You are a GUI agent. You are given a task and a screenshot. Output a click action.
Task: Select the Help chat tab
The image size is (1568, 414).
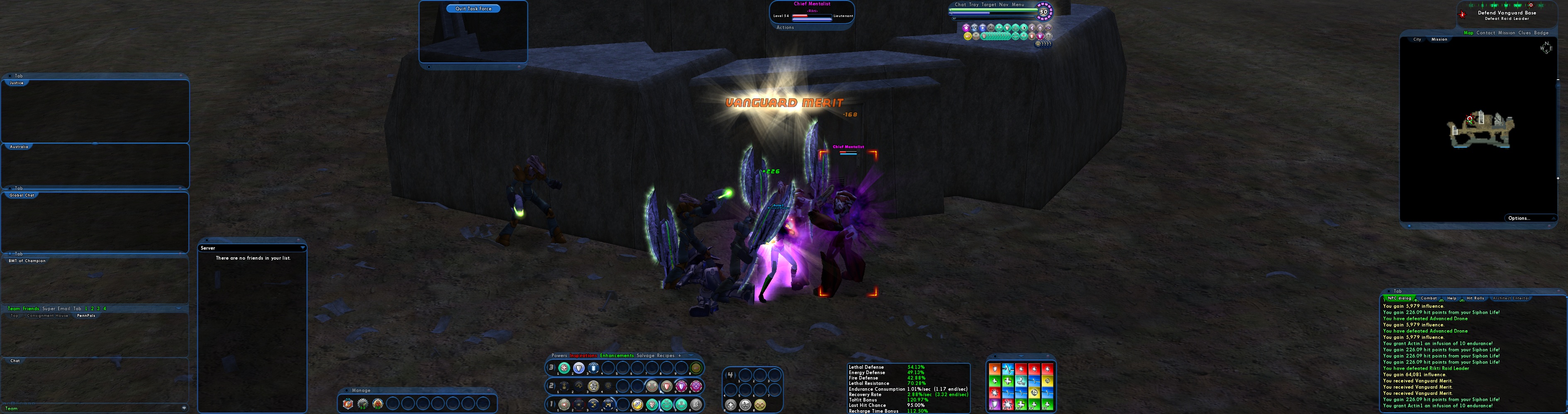click(x=1452, y=298)
